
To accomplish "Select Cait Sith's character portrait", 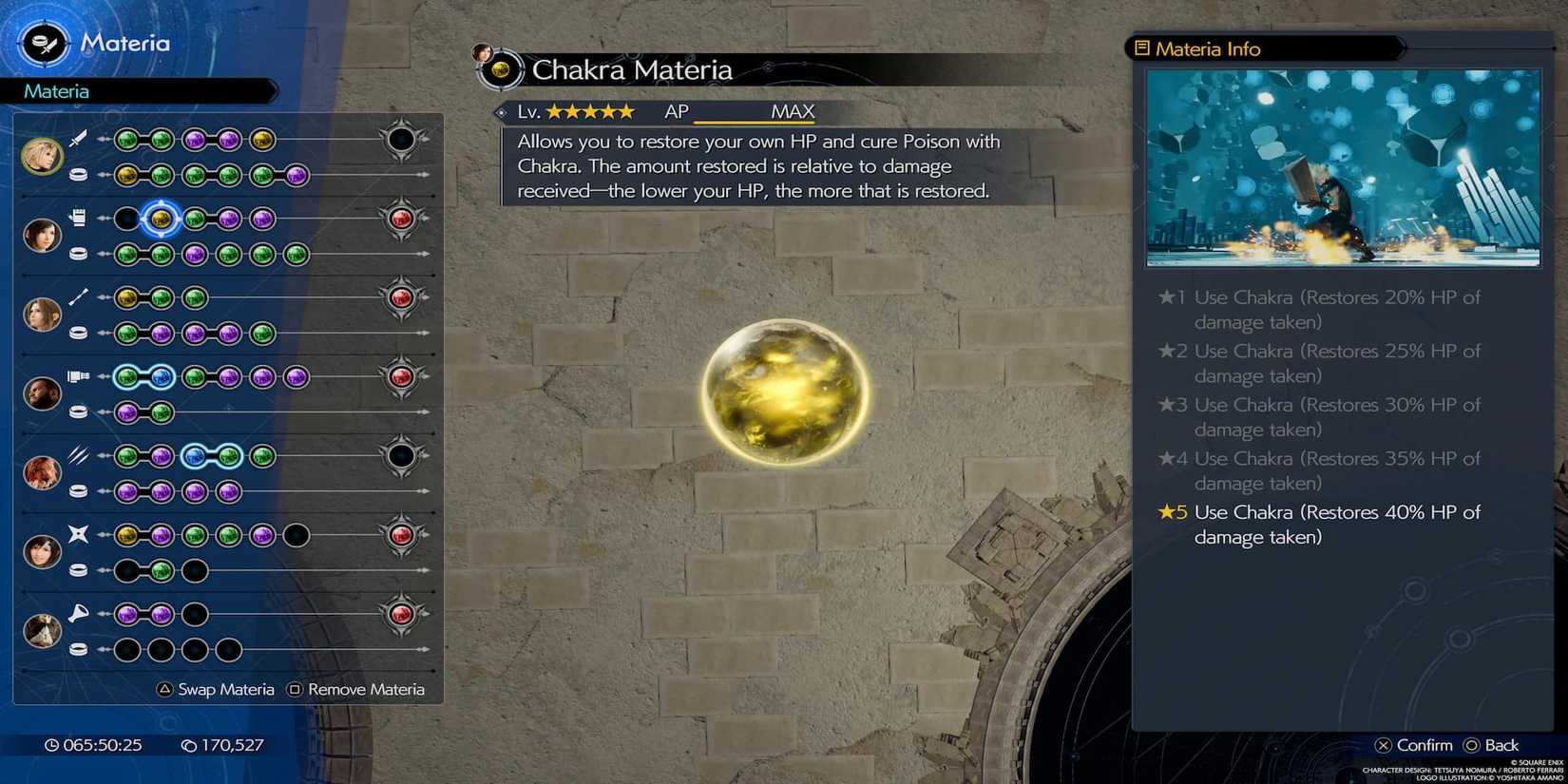I will (x=41, y=630).
